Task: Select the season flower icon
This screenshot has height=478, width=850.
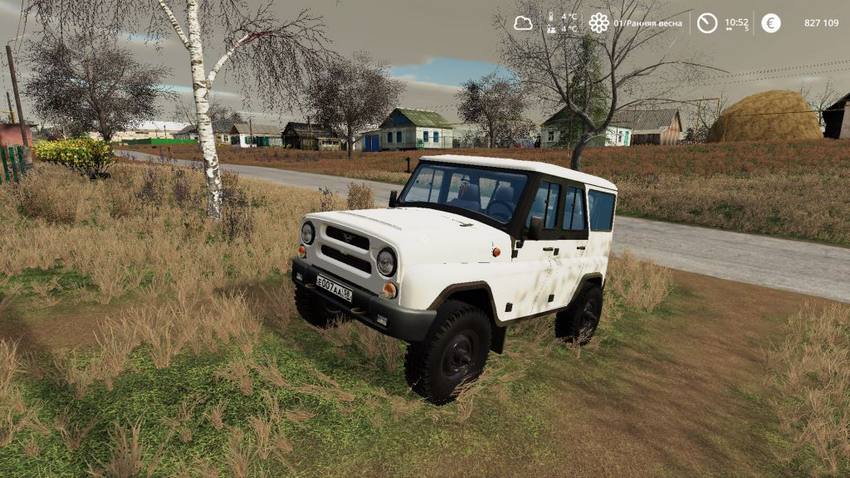Action: 599,23
